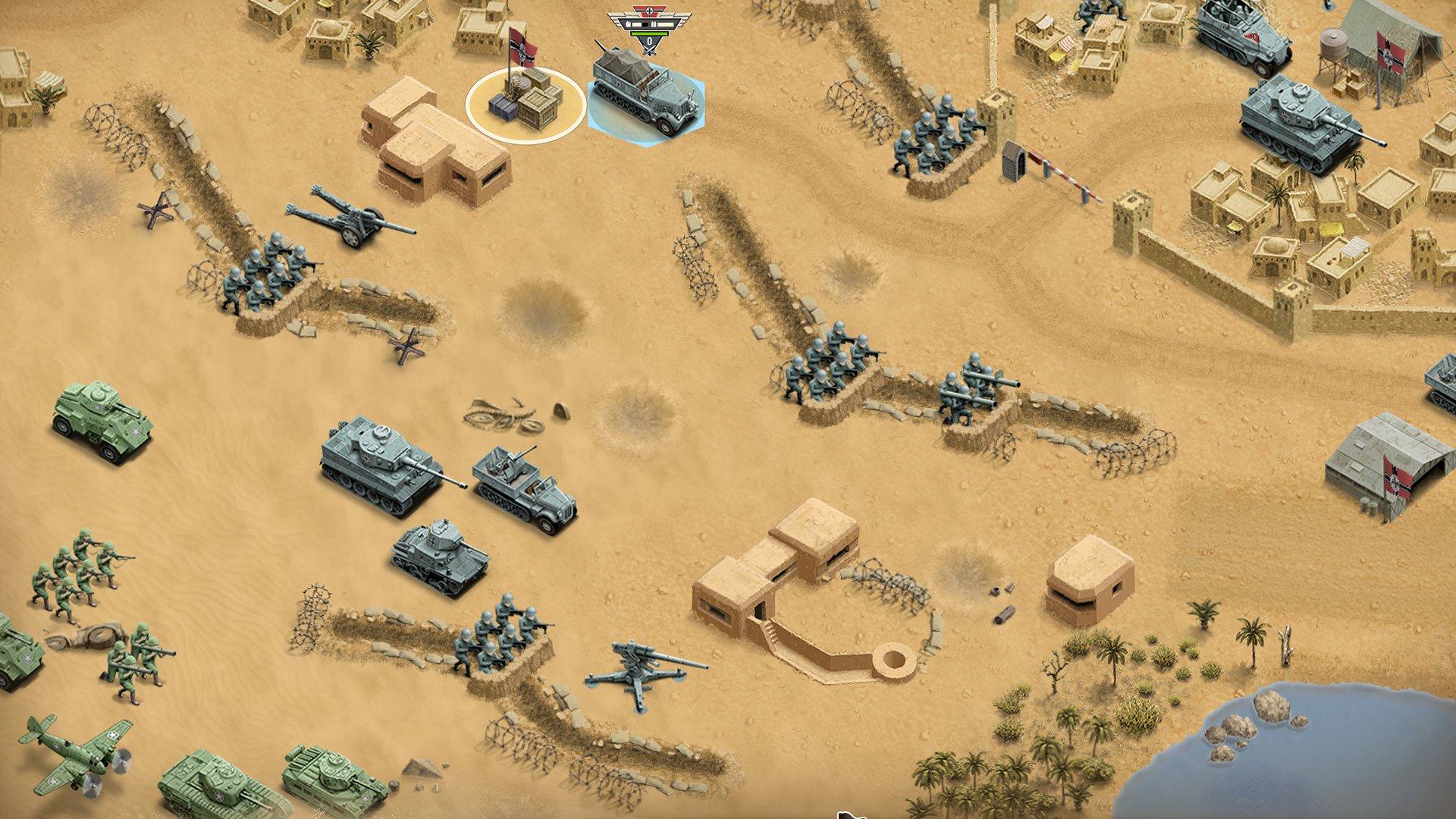Click the crossed-swords attack emblem on the unit badge
1456x819 pixels.
click(x=649, y=52)
